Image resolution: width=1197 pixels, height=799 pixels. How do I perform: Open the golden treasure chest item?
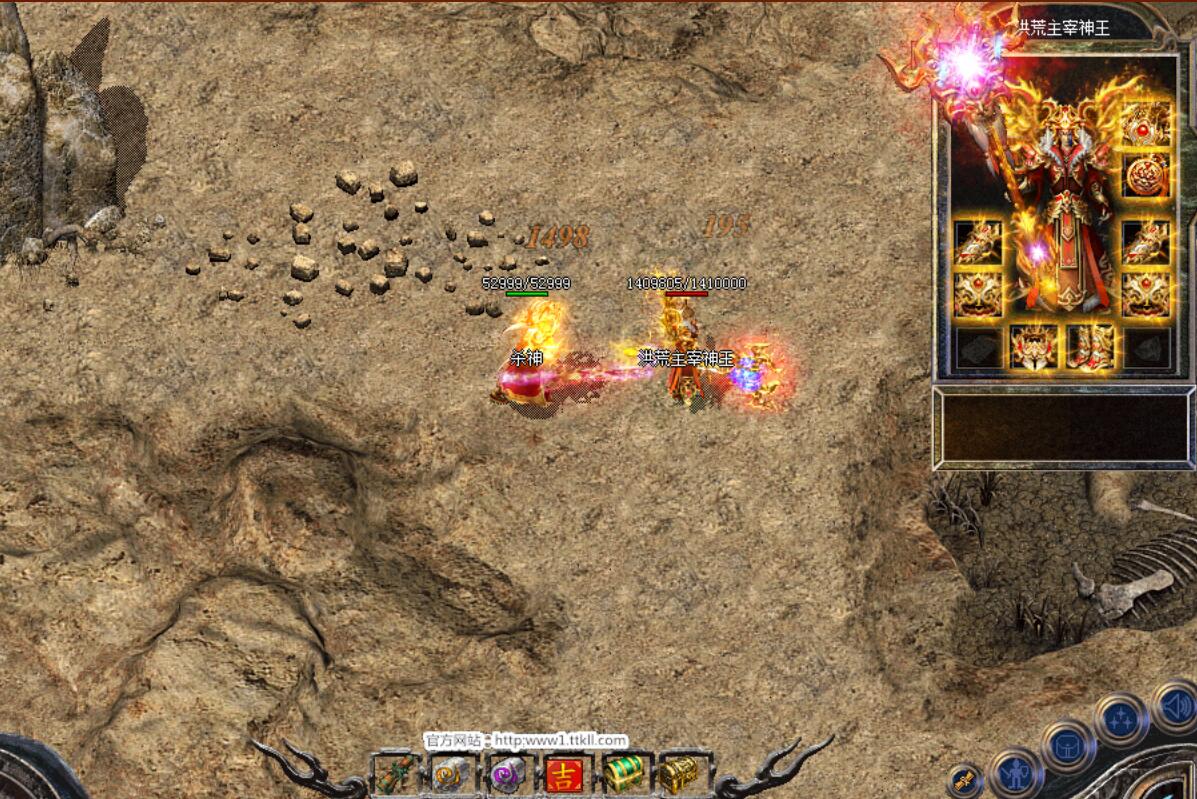coord(679,774)
